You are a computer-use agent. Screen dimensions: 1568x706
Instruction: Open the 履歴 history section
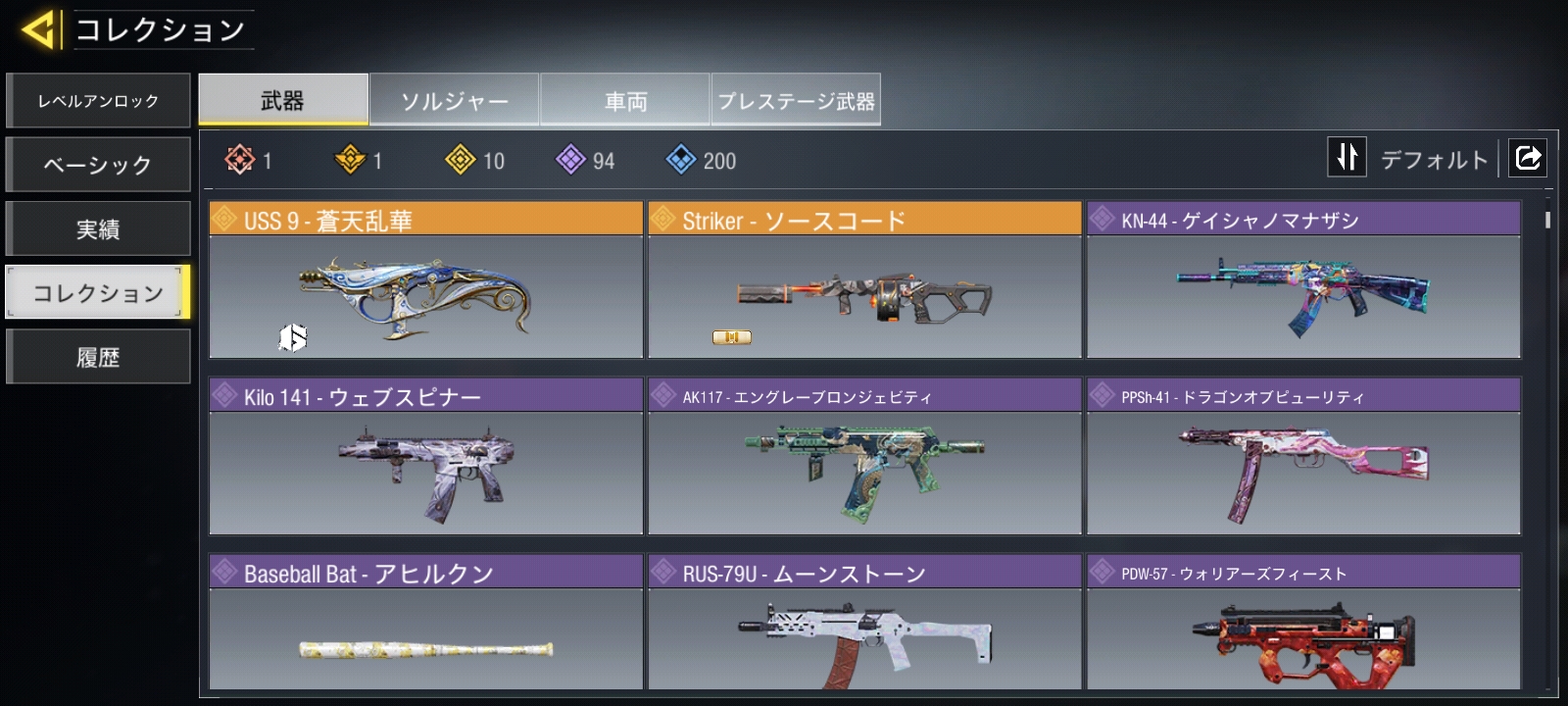point(98,357)
